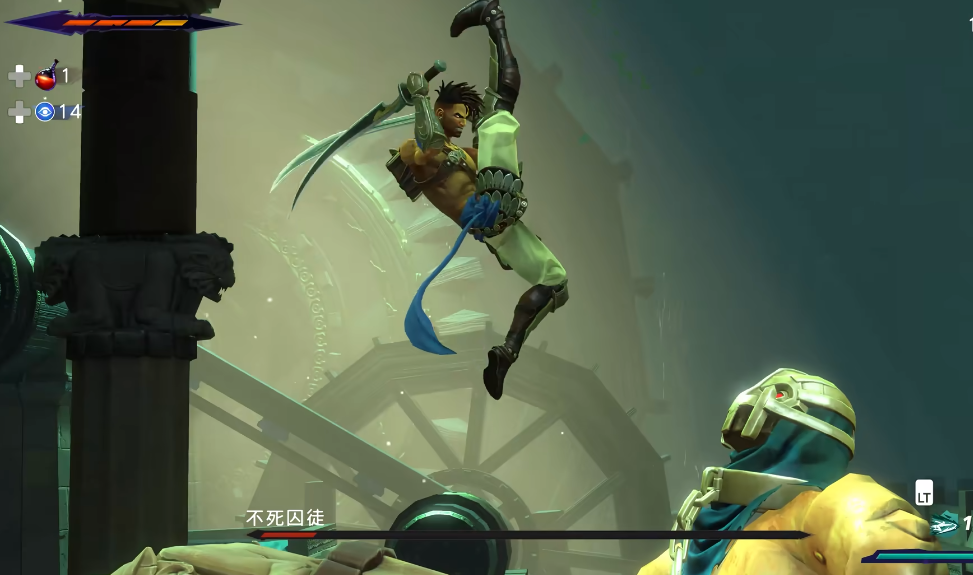
Task: Choose the arrow ammo icon
Action: (x=944, y=525)
